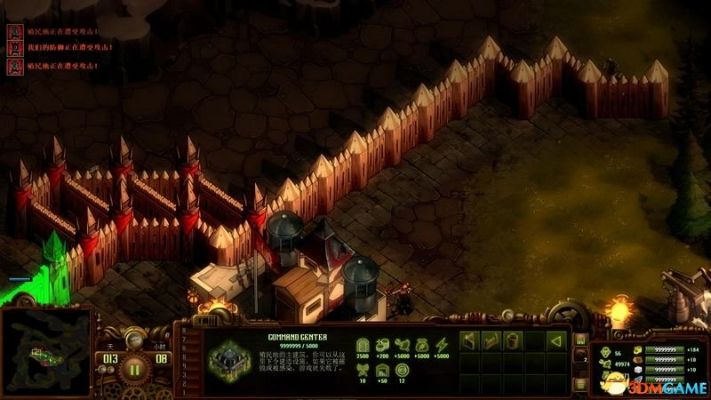Screen dimensions: 711x400
Task: Pause the game with the round pause button
Action: [x=133, y=366]
